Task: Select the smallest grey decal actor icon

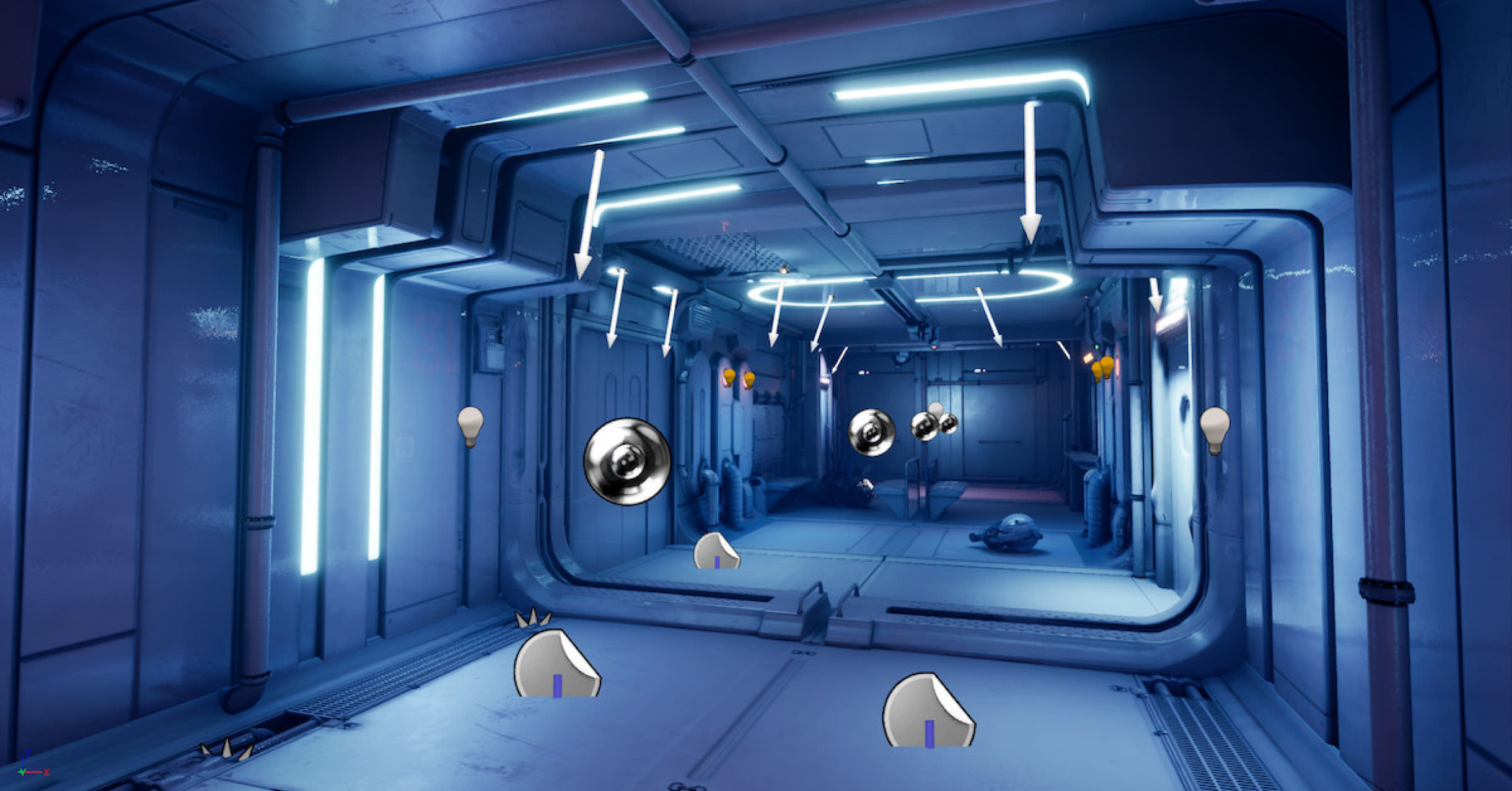Action: point(716,551)
